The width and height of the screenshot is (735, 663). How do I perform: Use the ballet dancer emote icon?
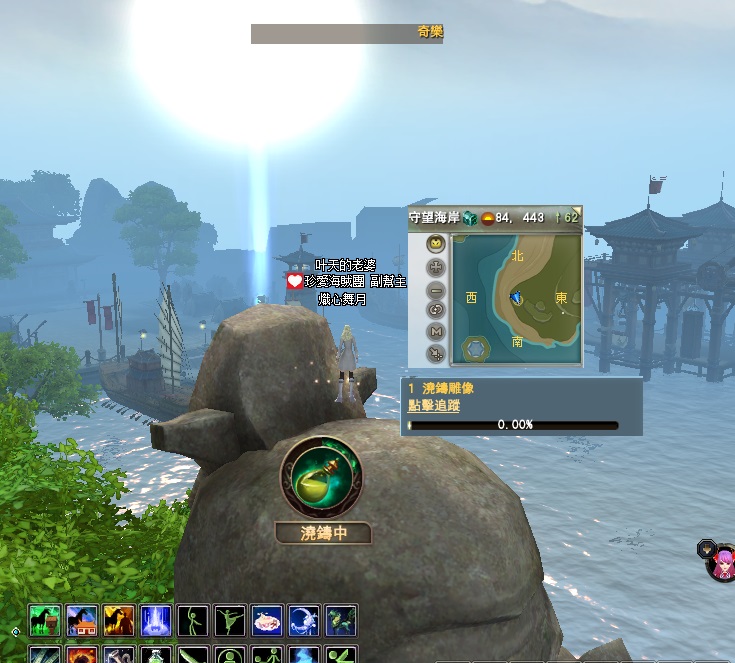(x=230, y=621)
